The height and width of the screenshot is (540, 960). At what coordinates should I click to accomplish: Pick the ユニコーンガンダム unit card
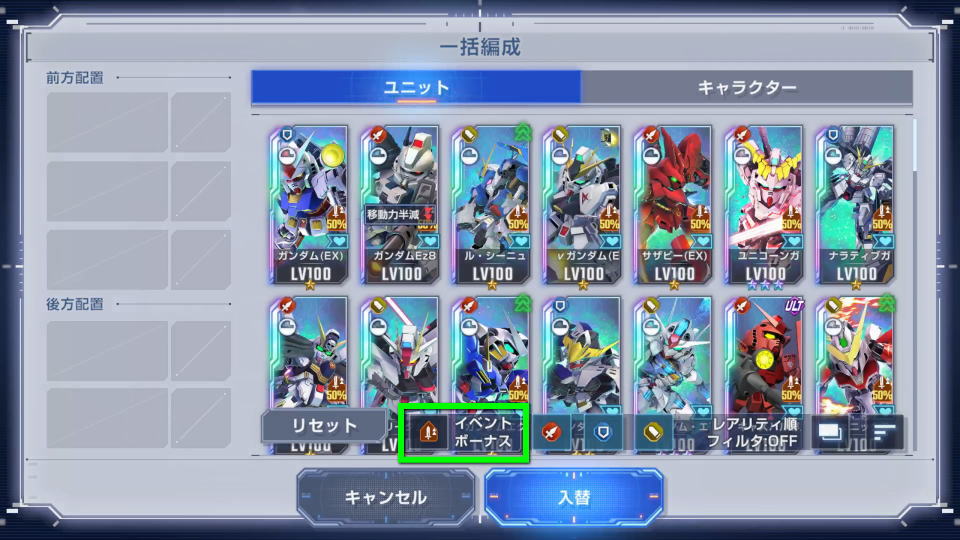coord(764,205)
